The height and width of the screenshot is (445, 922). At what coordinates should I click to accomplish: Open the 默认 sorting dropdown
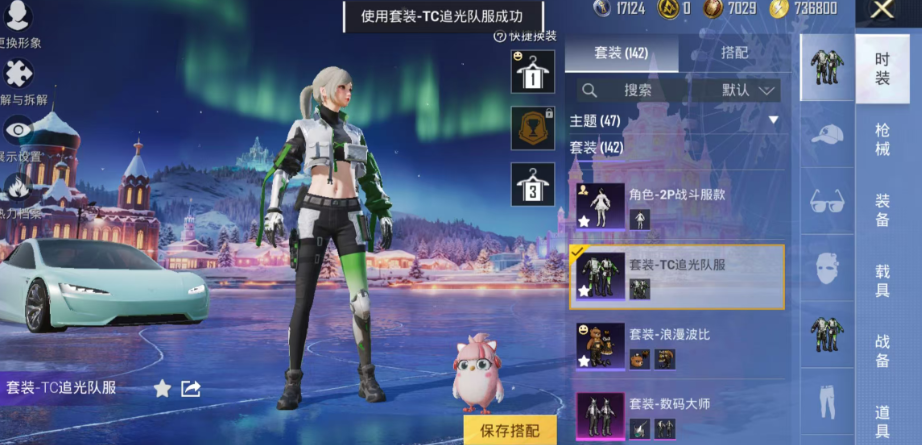[749, 90]
